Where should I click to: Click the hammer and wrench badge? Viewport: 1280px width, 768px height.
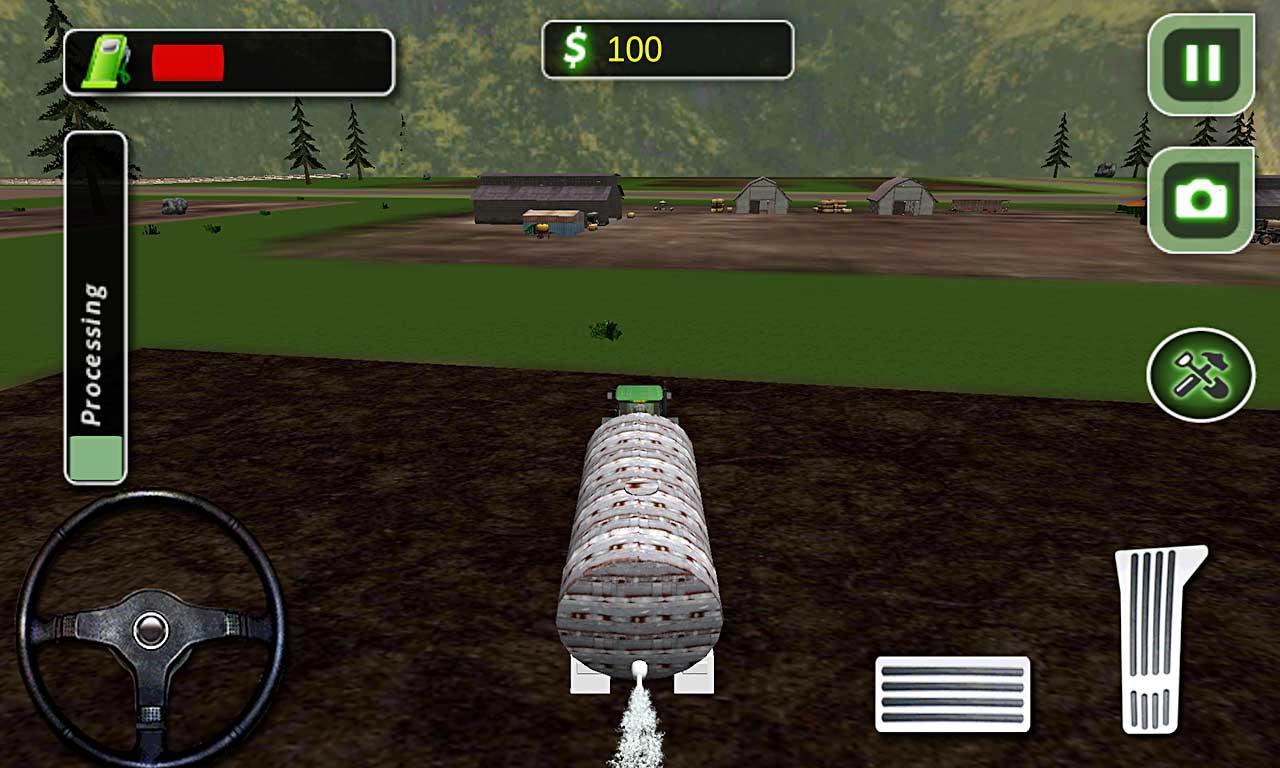pyautogui.click(x=1203, y=372)
